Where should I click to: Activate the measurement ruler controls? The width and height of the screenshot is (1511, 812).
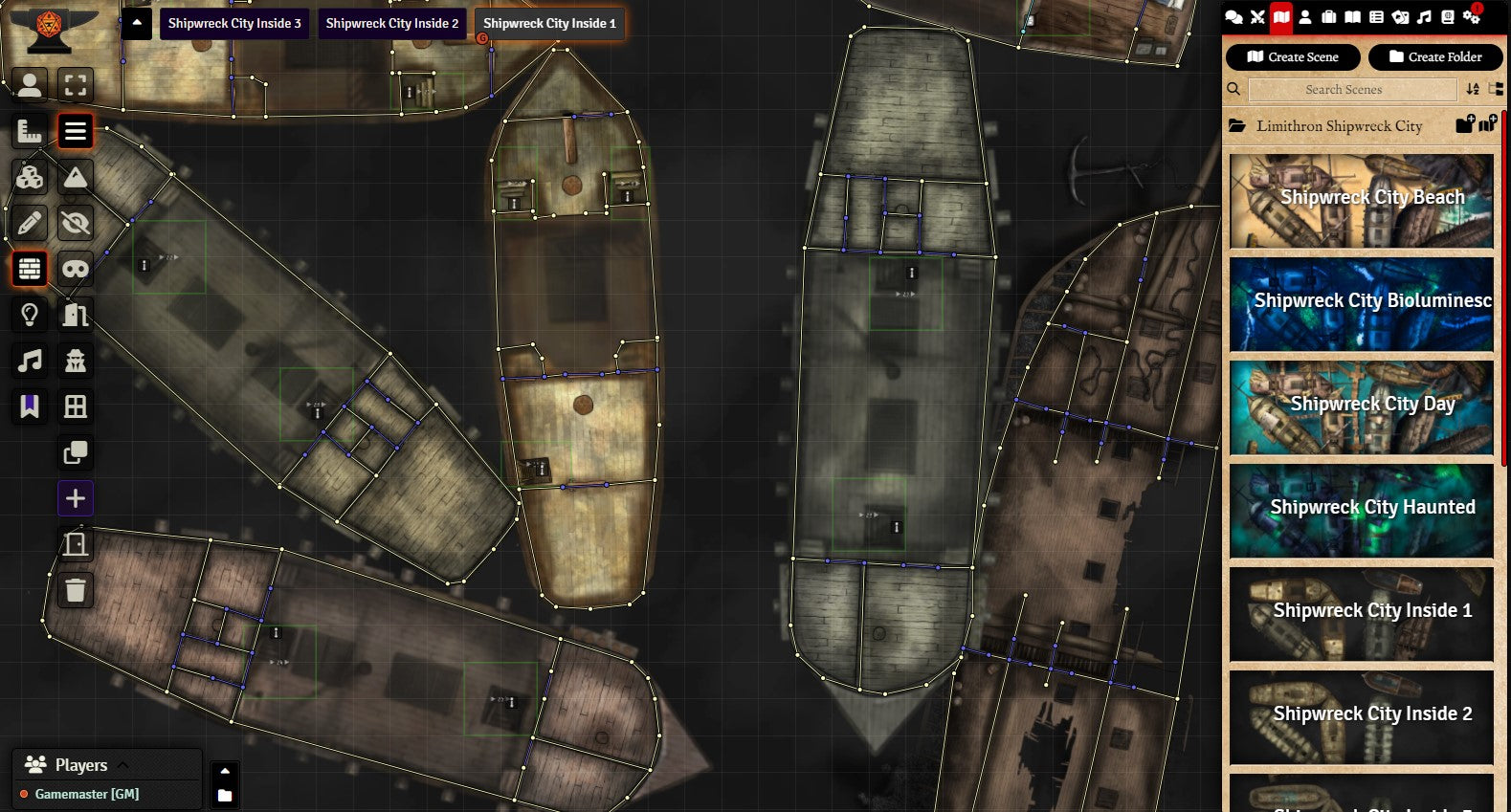[30, 131]
